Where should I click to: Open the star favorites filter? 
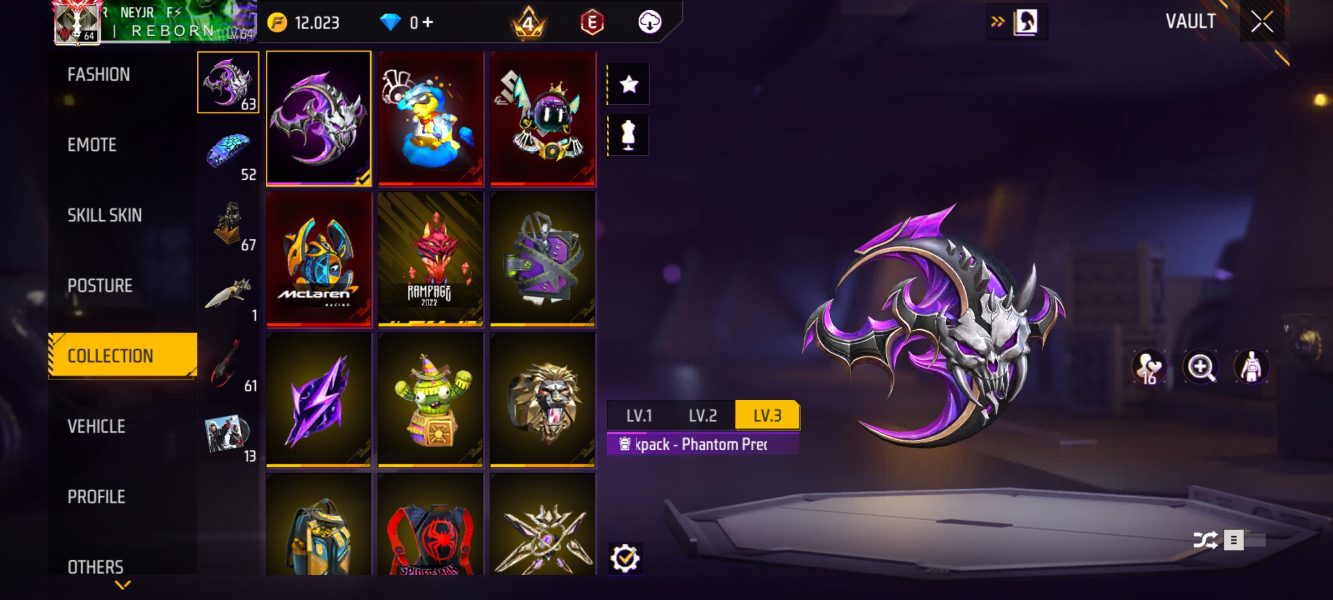click(629, 85)
